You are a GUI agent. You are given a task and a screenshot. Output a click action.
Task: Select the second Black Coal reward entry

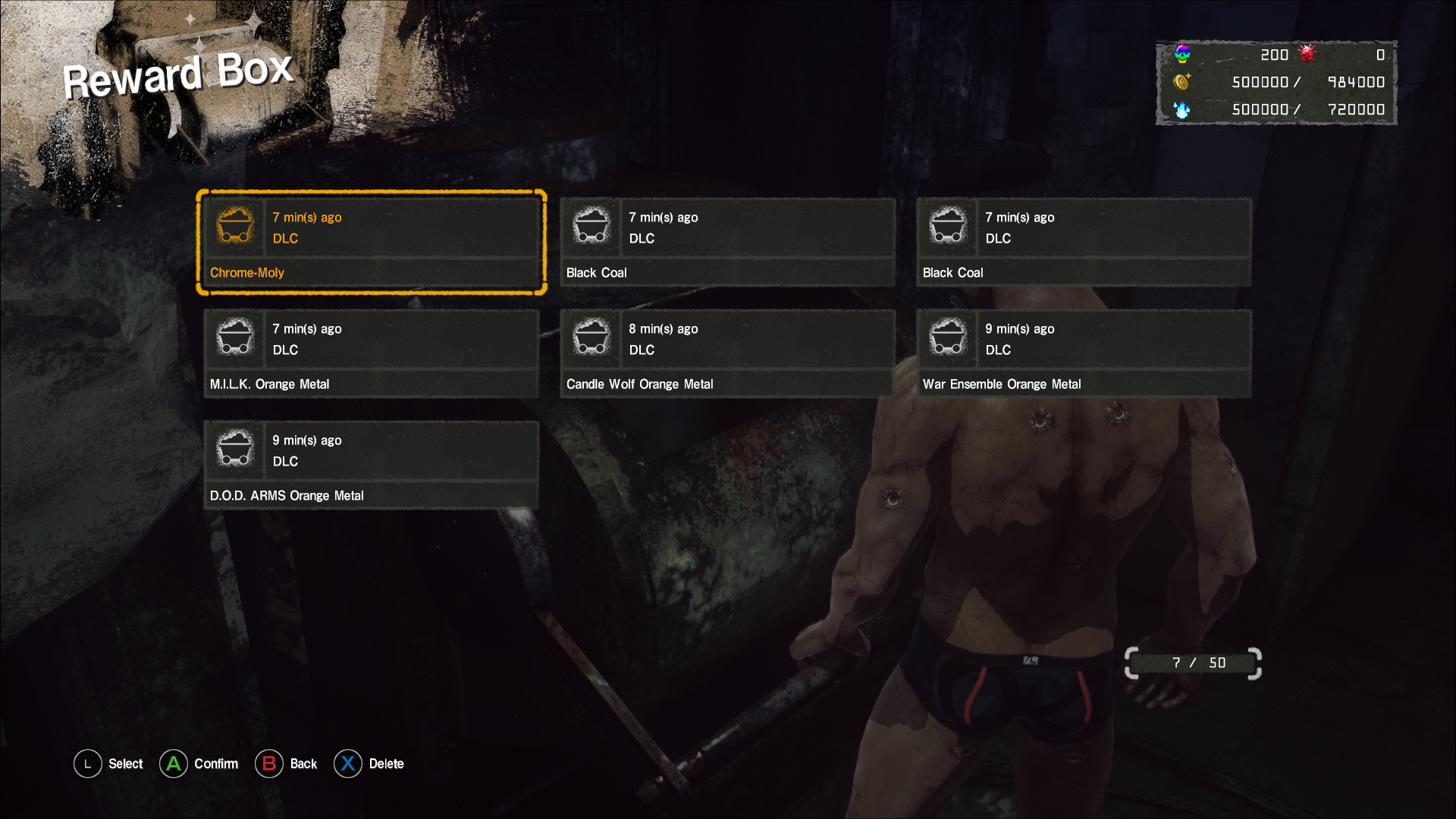click(x=1083, y=243)
